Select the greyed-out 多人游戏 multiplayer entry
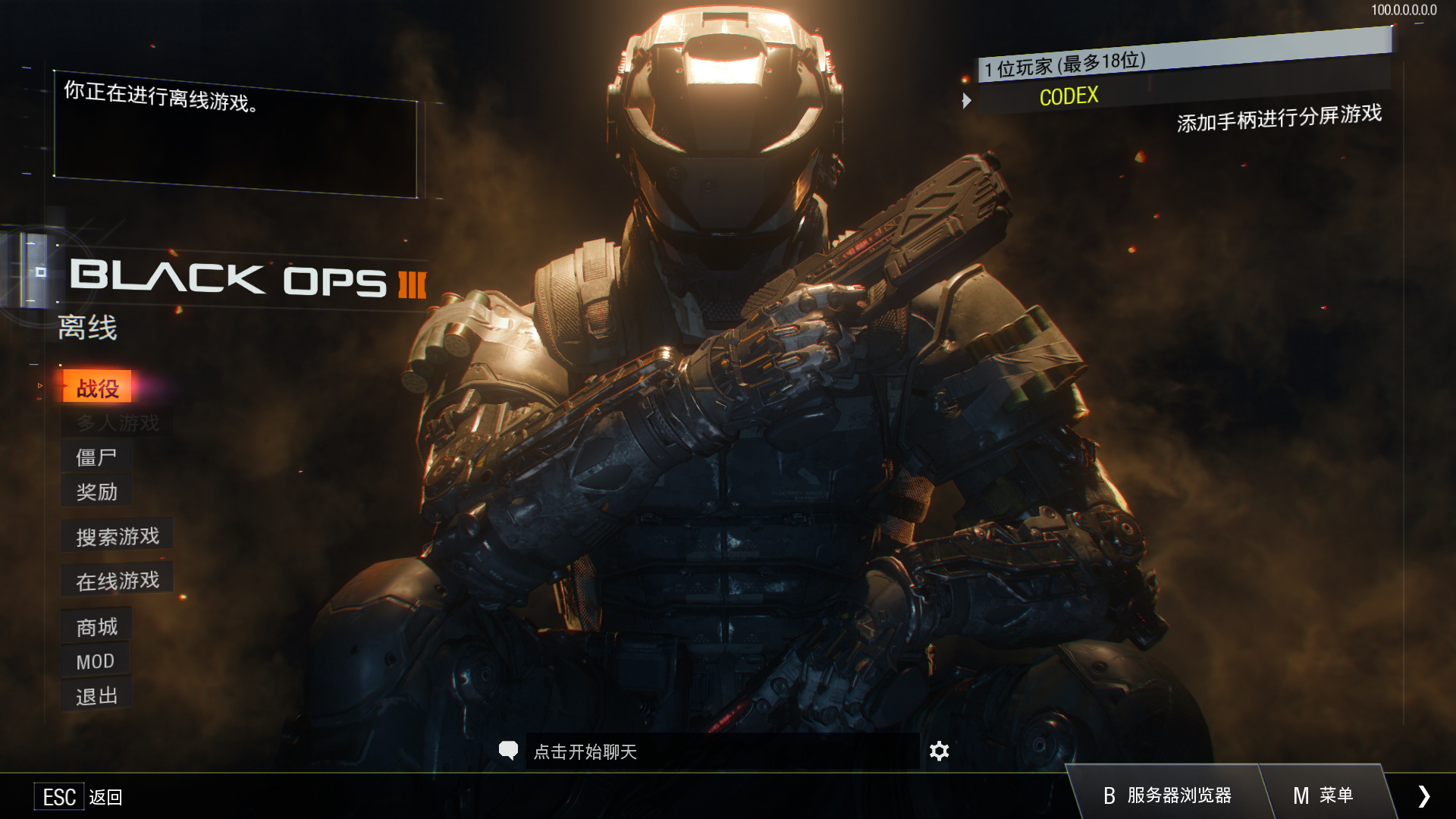Screen dimensions: 1456x819 (118, 422)
